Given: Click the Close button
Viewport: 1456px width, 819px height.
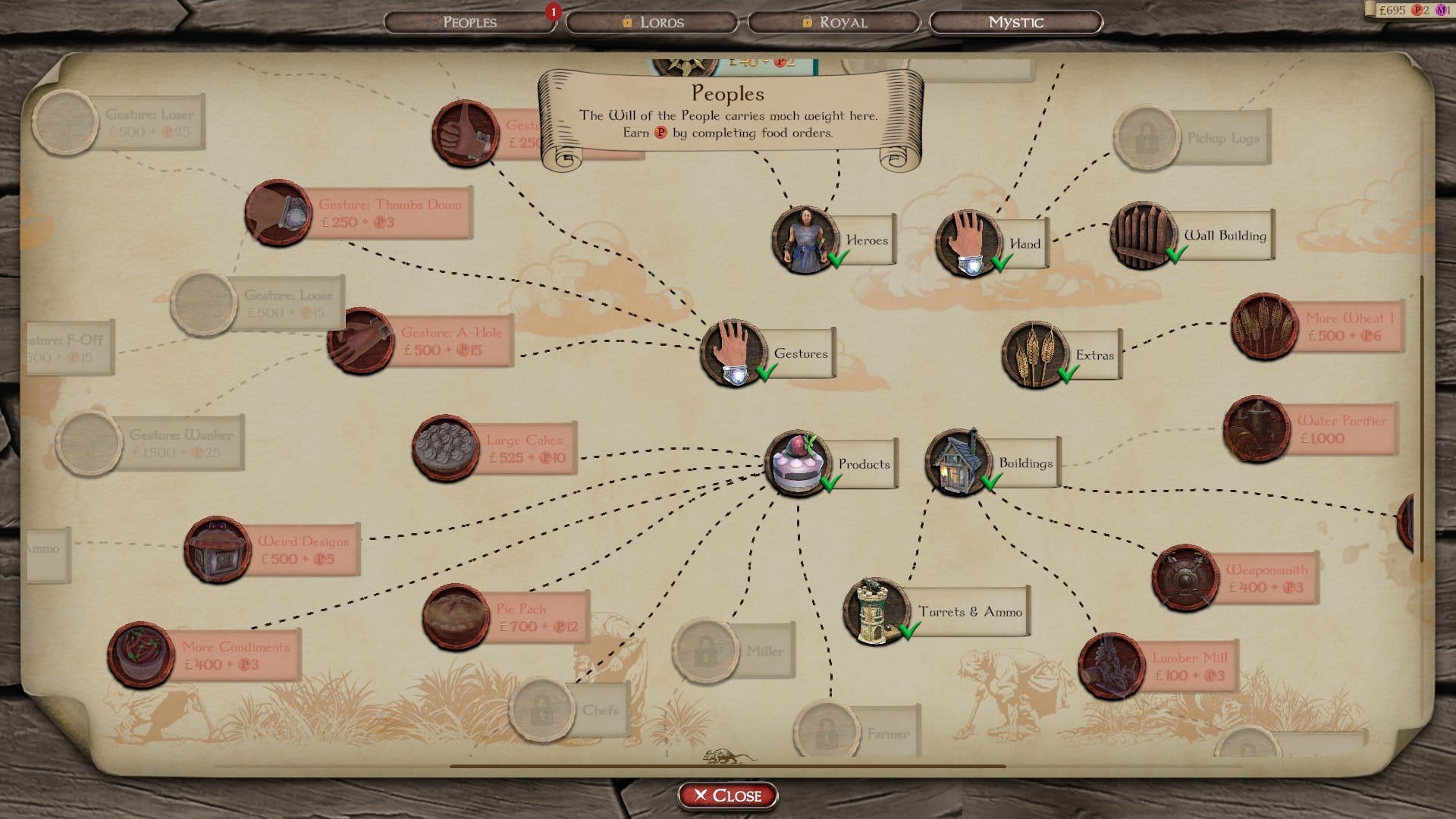Looking at the screenshot, I should point(726,795).
